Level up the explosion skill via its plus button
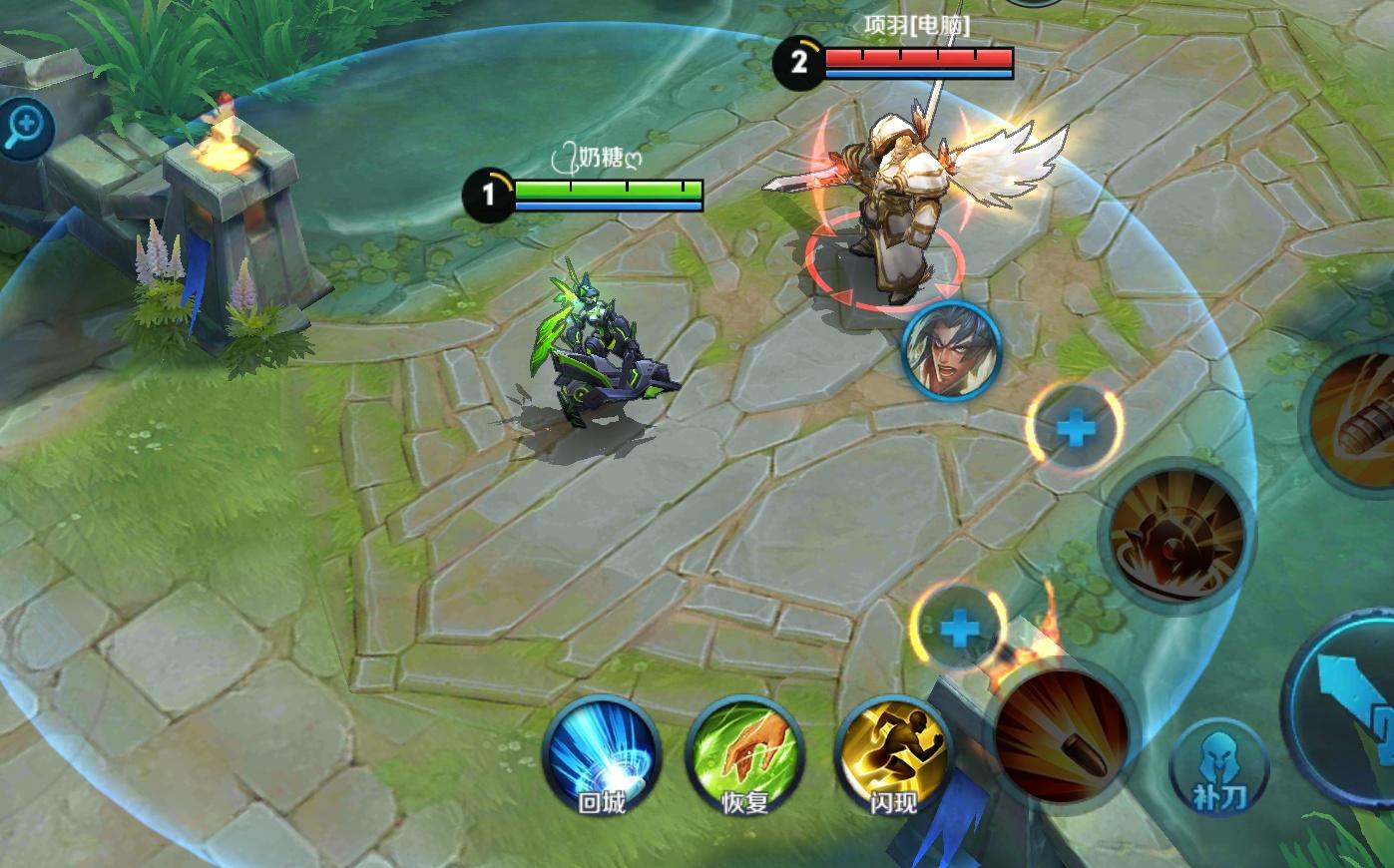 click(x=1075, y=429)
